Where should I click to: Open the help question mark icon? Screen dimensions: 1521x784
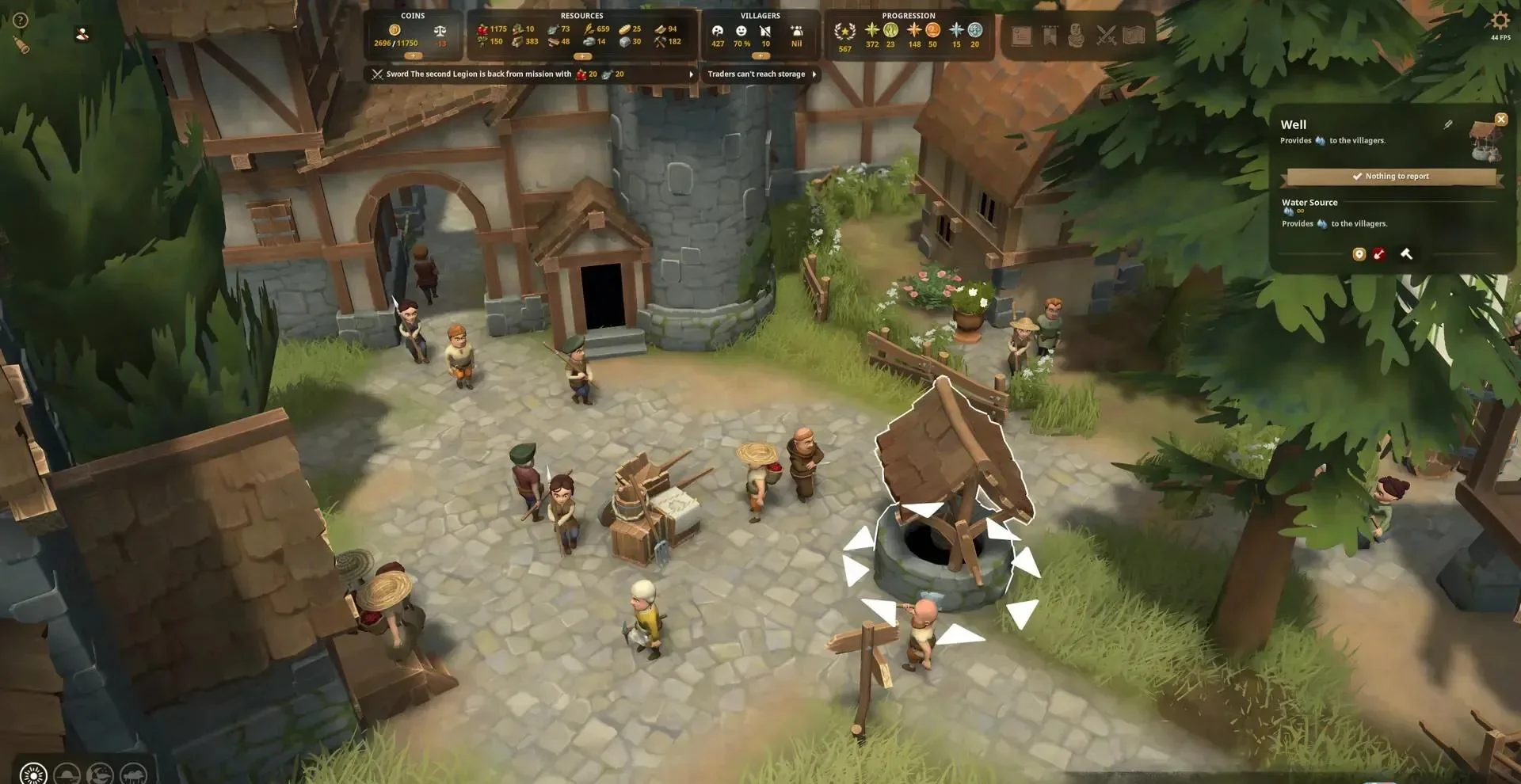[21, 21]
